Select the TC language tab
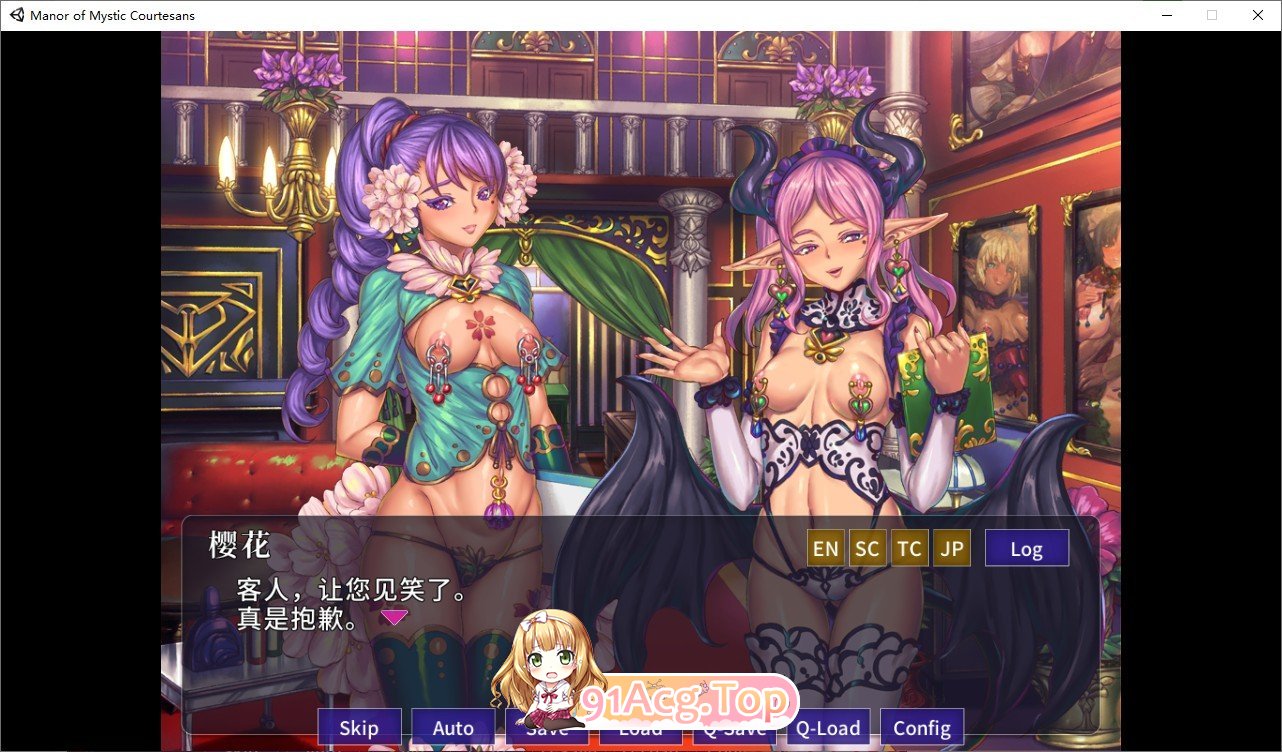The width and height of the screenshot is (1282, 752). pos(909,547)
